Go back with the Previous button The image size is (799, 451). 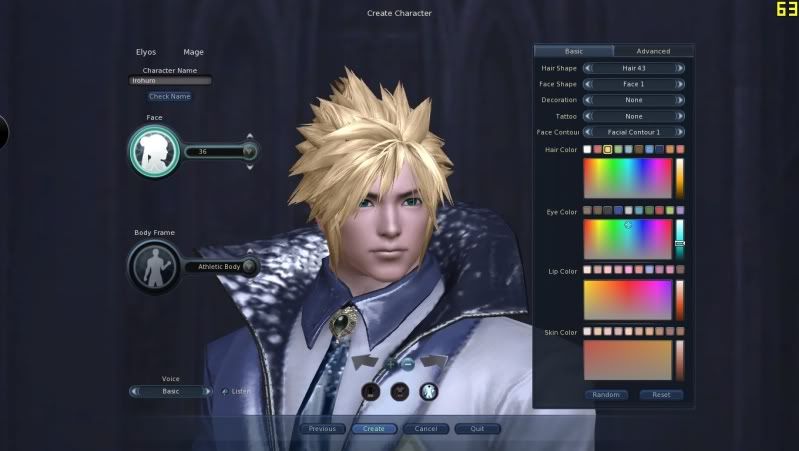click(x=322, y=428)
